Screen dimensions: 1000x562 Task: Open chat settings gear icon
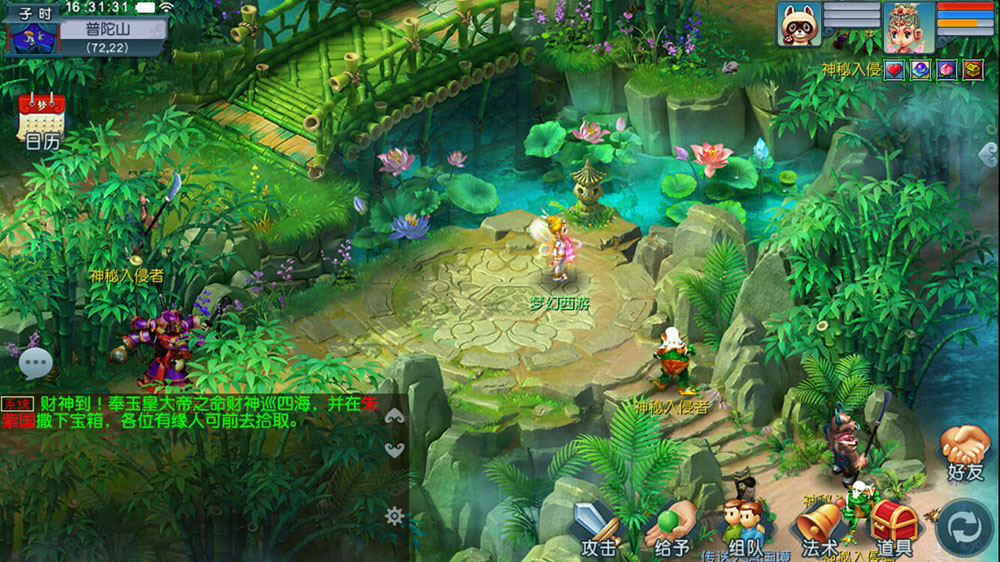(395, 516)
